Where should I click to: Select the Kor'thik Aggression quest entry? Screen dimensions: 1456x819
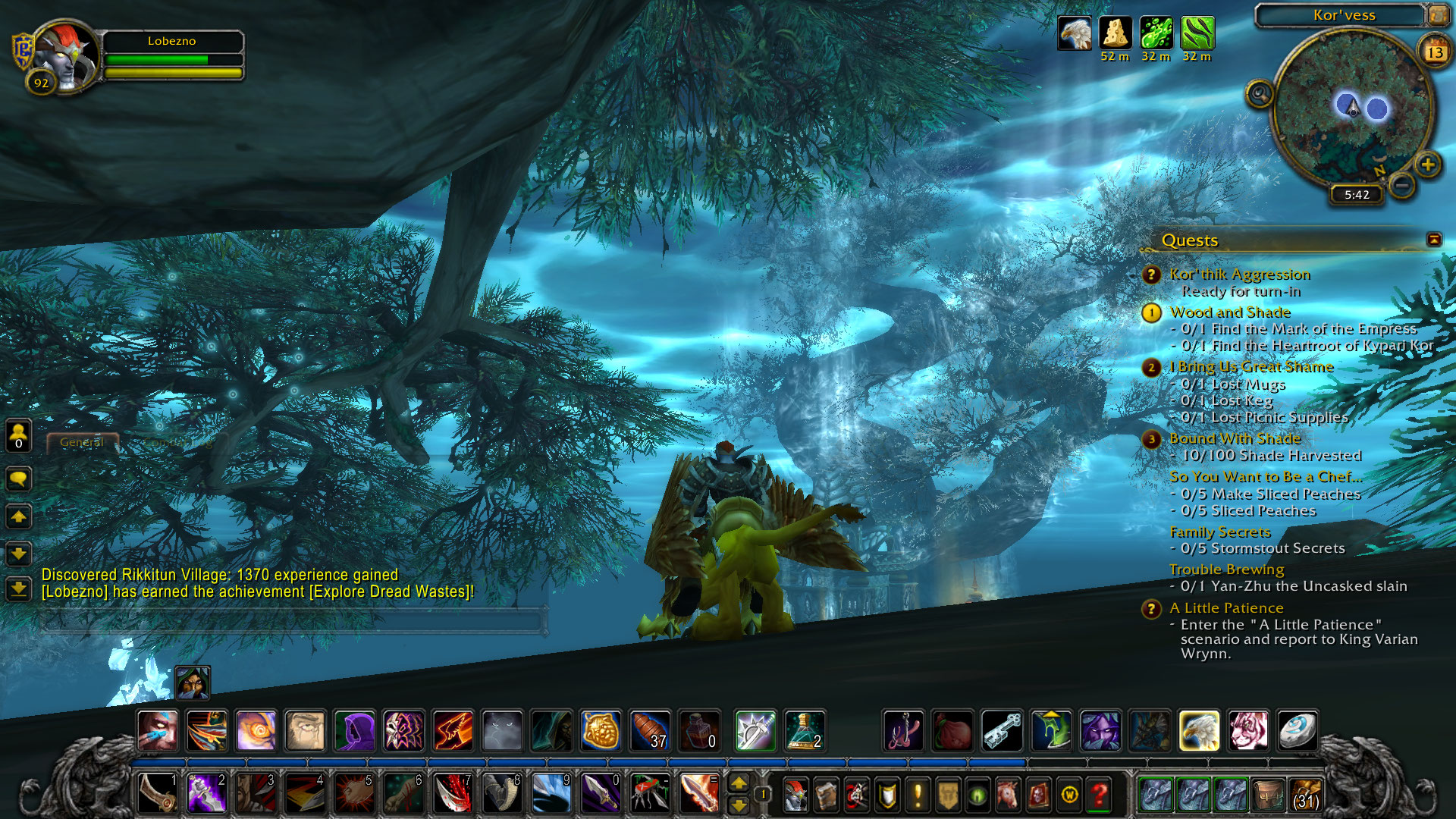[1239, 275]
